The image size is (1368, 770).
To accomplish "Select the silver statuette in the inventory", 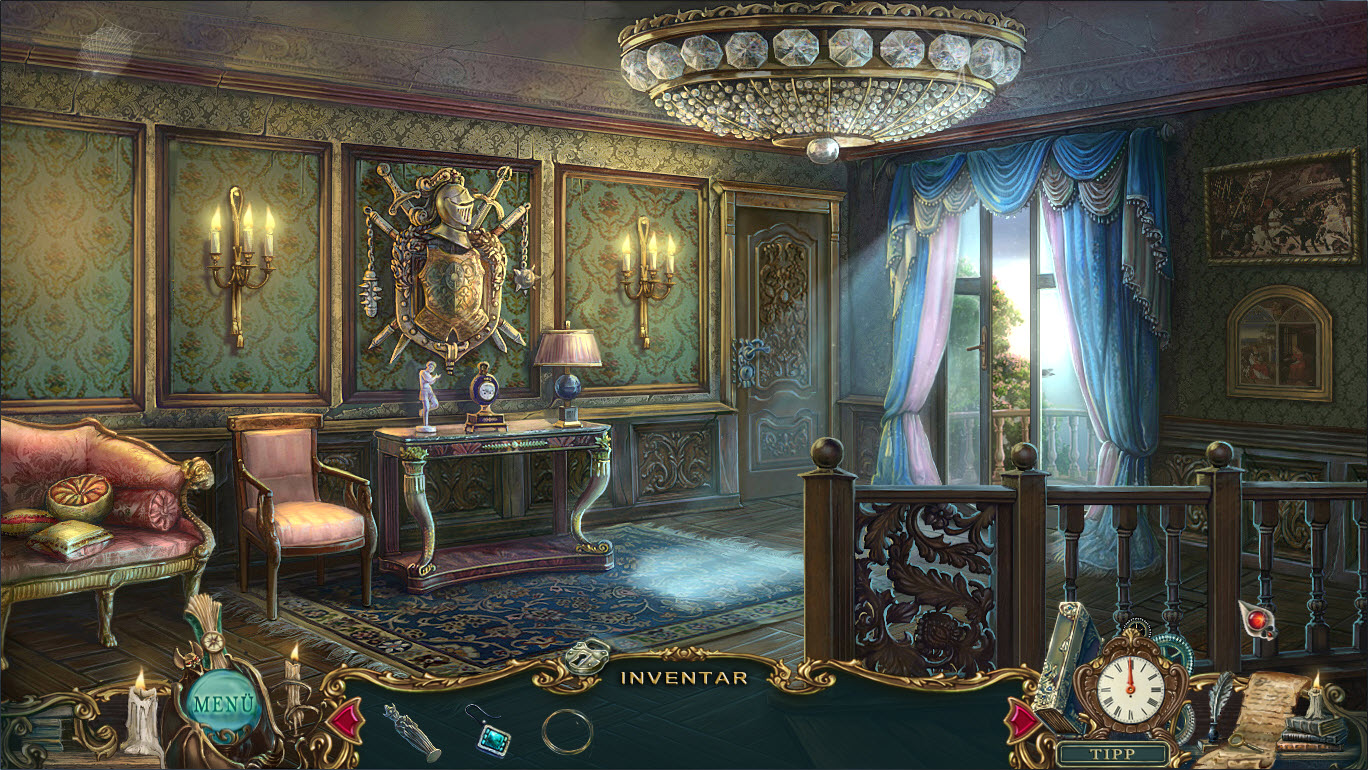I will click(x=411, y=731).
